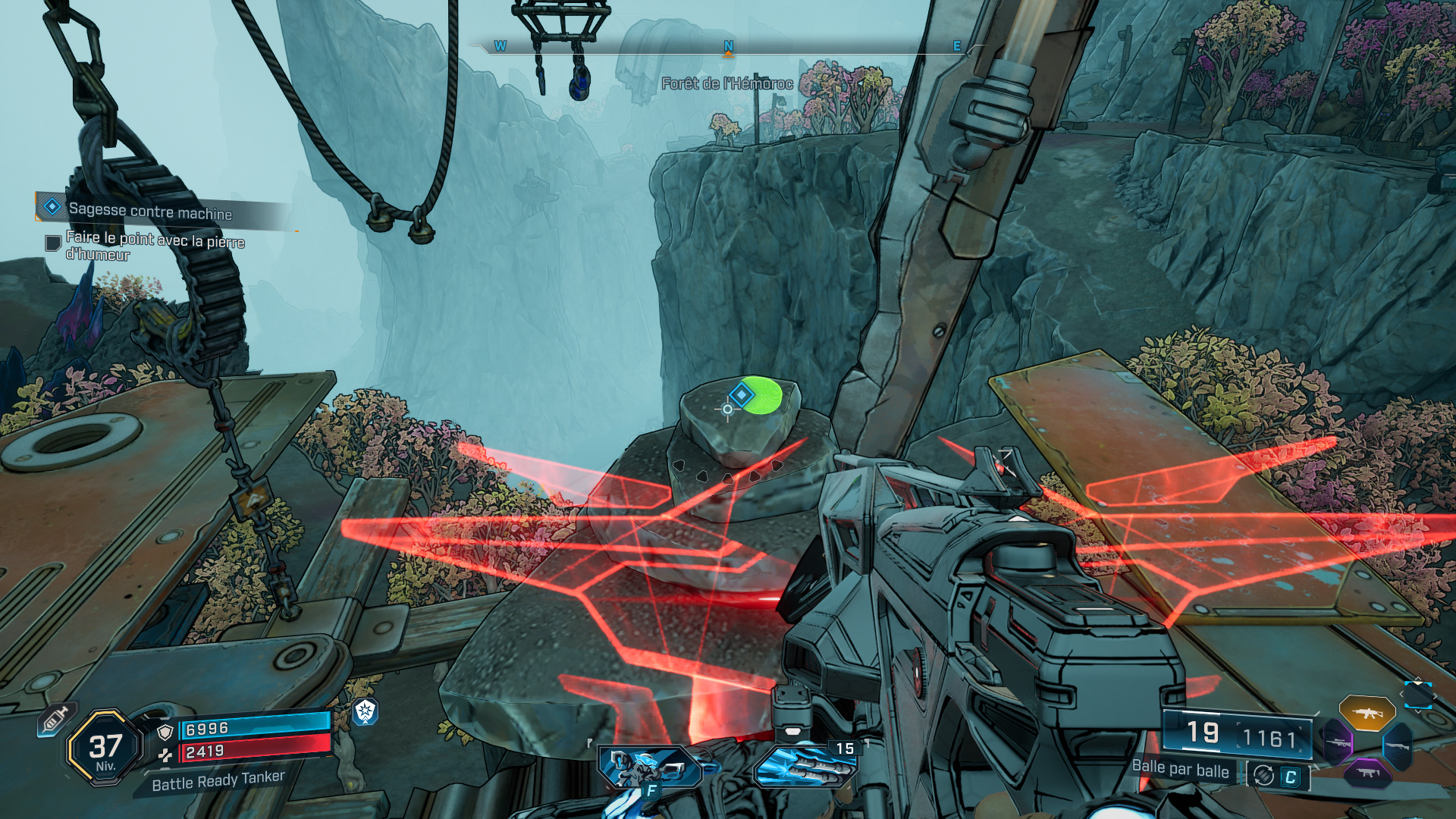Click the objective checkbox for the mood stone
1456x819 pixels.
click(53, 243)
